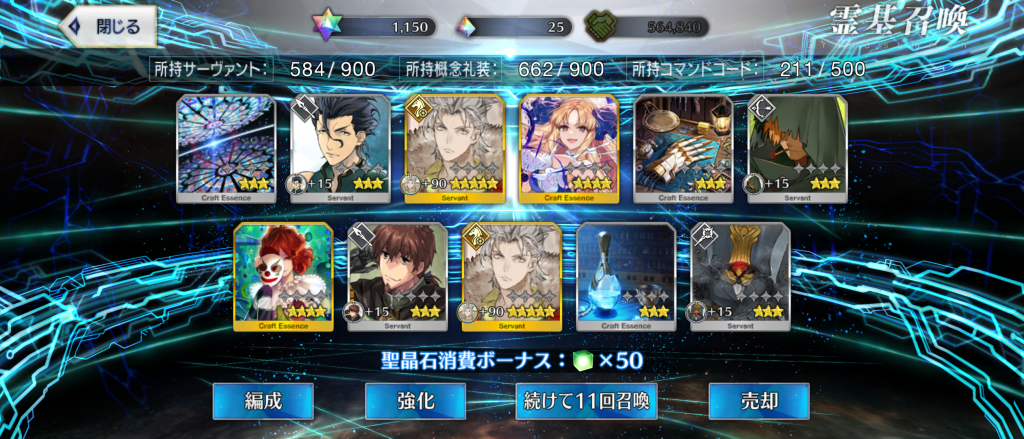Viewport: 1024px width, 439px height.
Task: Open the 編成 formation menu
Action: point(263,401)
